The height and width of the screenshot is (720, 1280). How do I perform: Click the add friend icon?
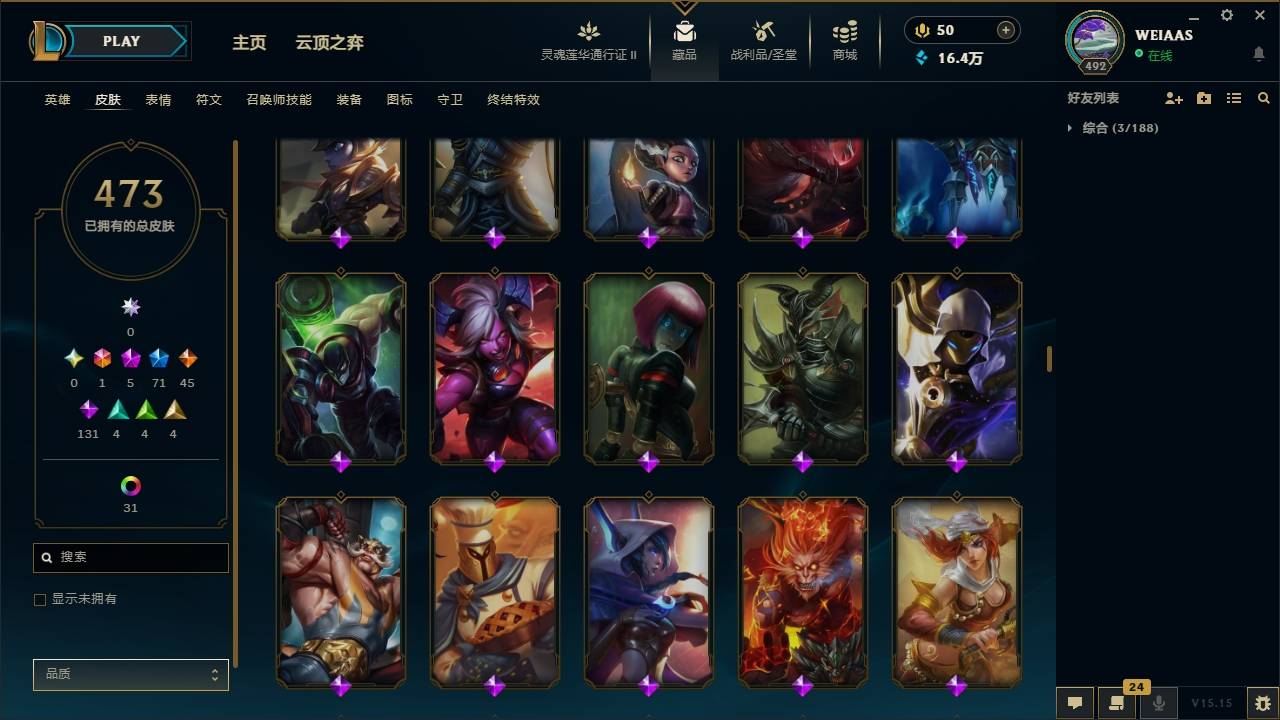click(1171, 97)
